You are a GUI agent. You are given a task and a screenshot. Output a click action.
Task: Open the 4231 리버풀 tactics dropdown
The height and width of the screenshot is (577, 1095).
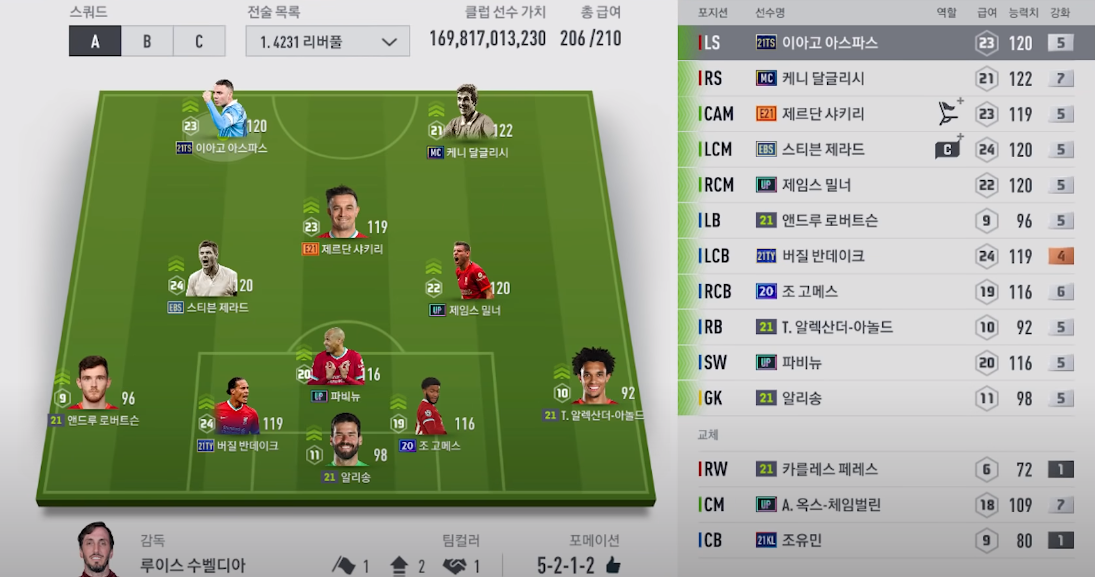[x=327, y=42]
